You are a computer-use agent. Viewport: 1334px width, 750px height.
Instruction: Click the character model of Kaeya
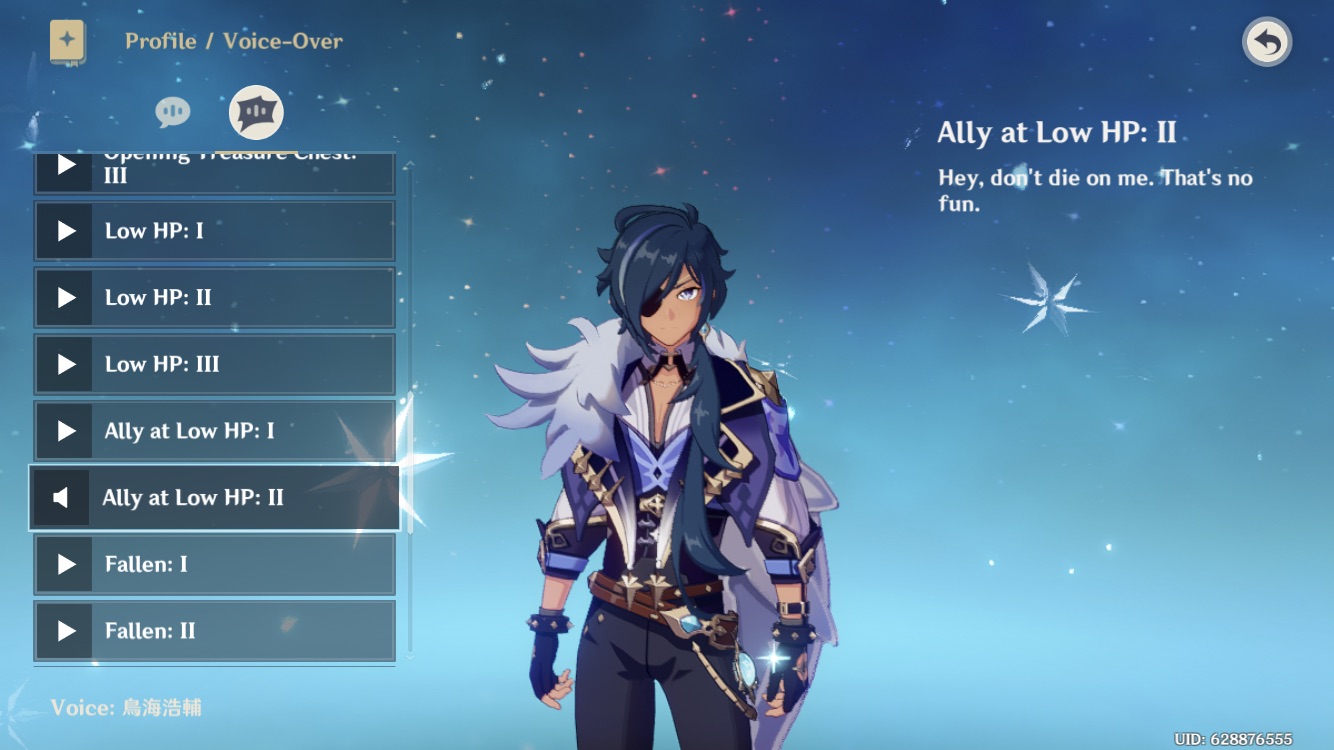tap(660, 450)
